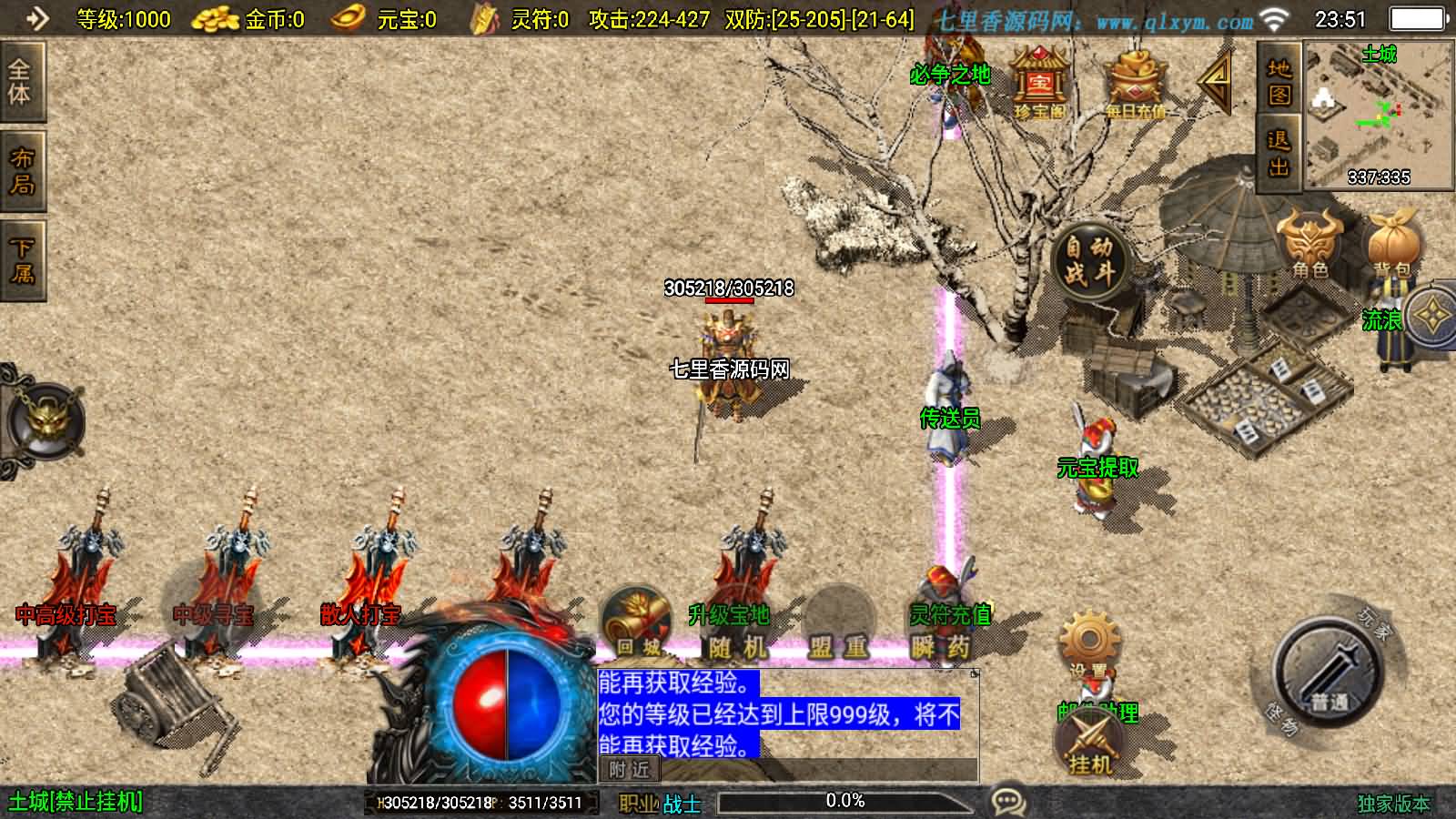
Task: Click the 0.0% experience progress bar
Action: tap(844, 802)
